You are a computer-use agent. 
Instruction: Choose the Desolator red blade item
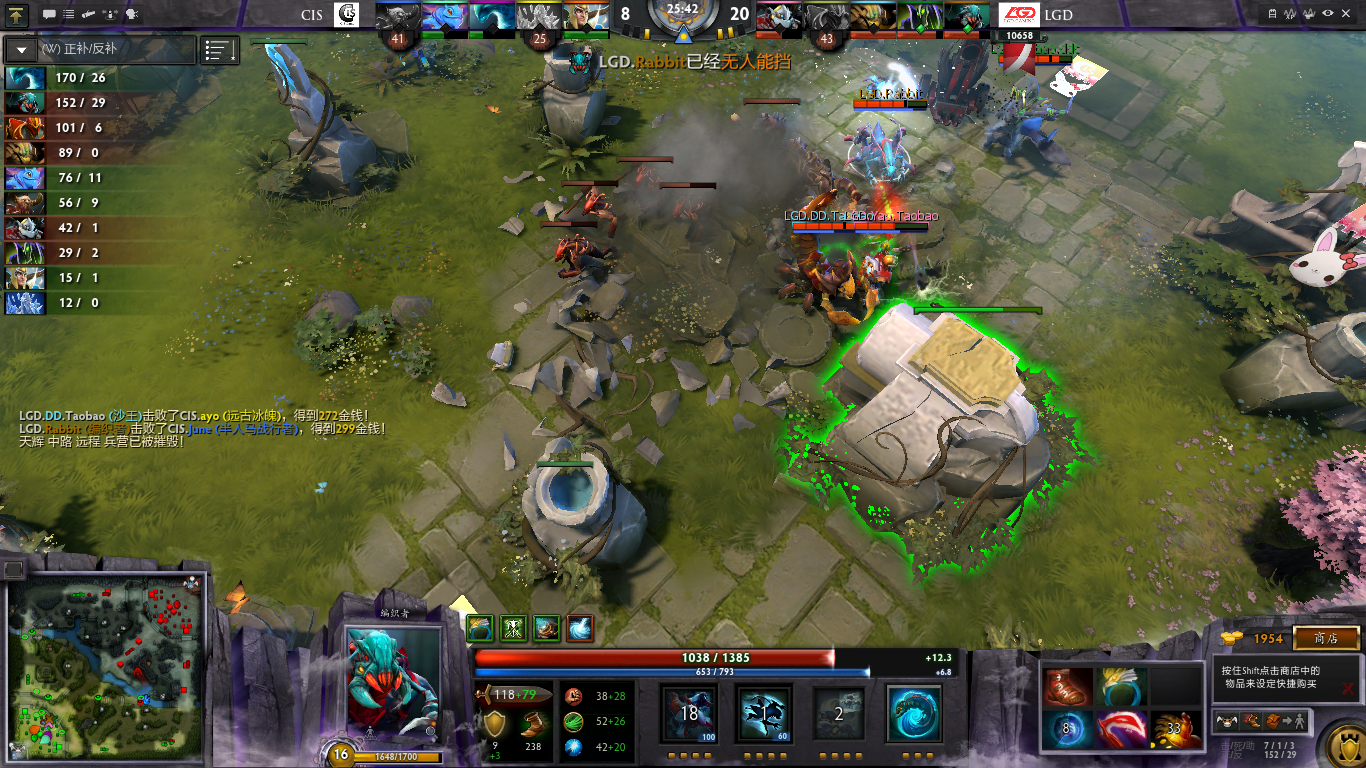tap(1120, 730)
